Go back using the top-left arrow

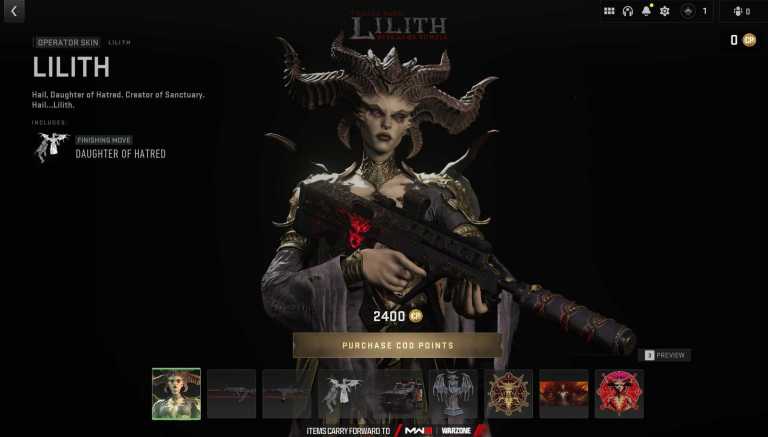pos(14,11)
